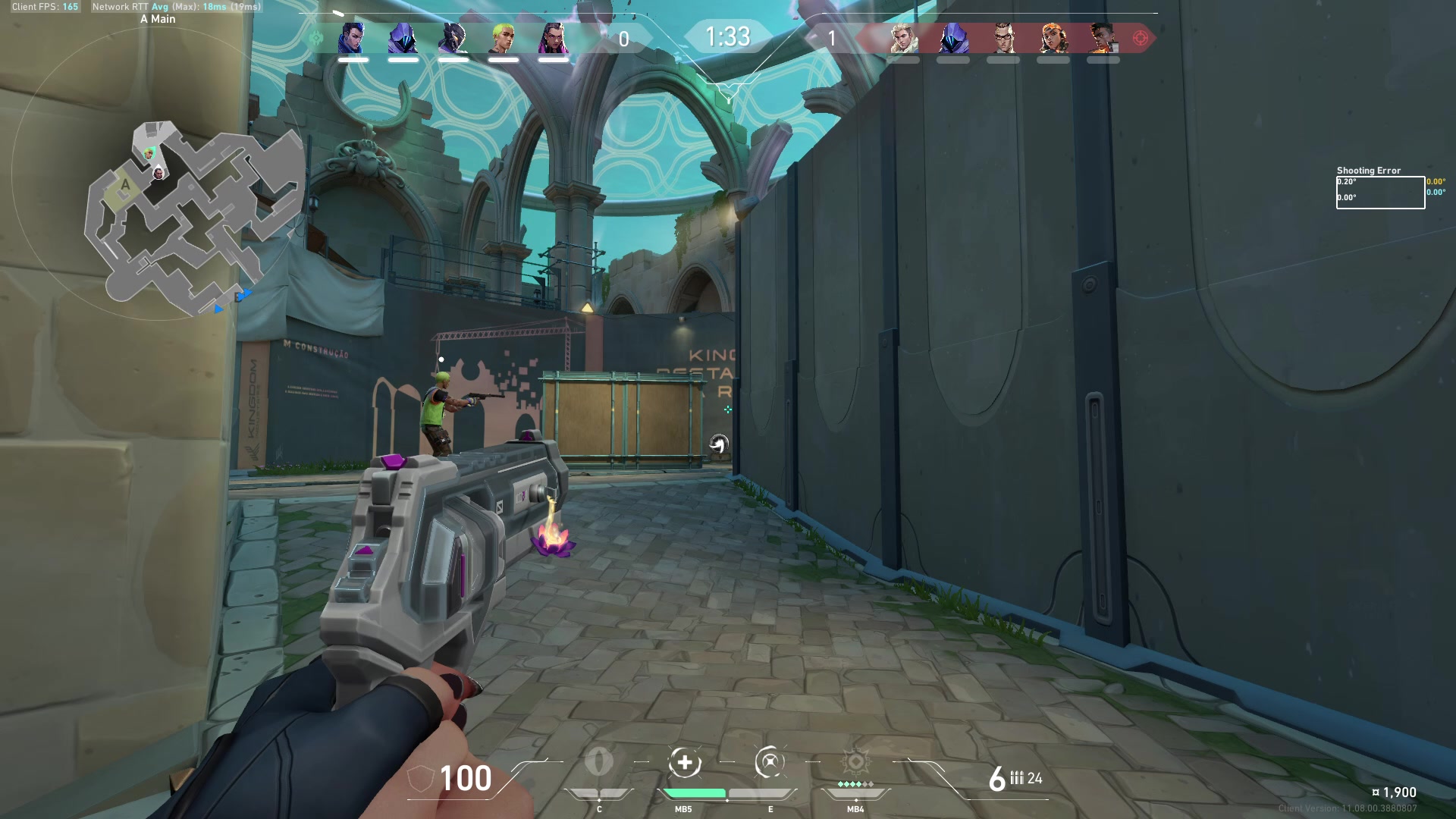Screen dimensions: 1456x819
Task: Trigger the Dismiss ability icon
Action: pos(770,762)
